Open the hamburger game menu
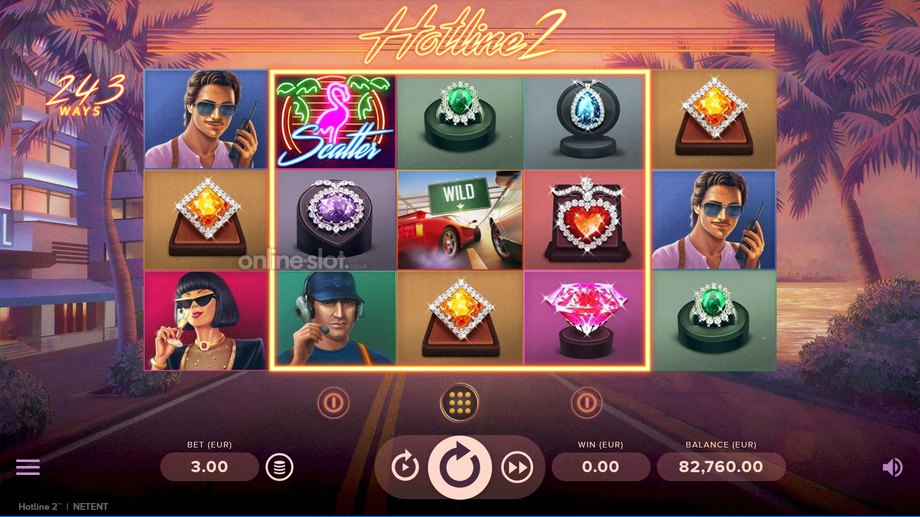This screenshot has width=920, height=517. [x=28, y=467]
